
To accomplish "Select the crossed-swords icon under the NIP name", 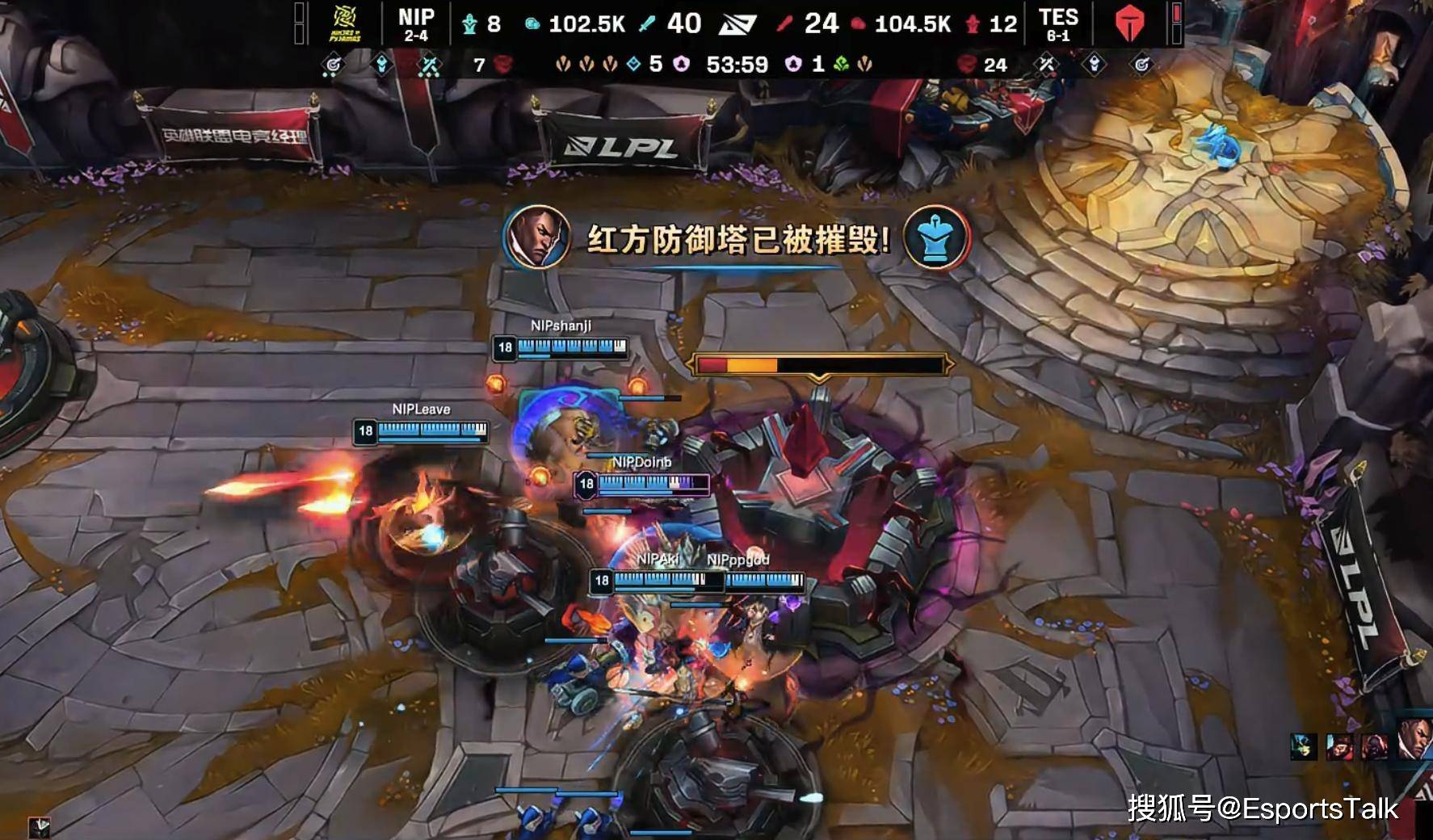I will [x=429, y=65].
